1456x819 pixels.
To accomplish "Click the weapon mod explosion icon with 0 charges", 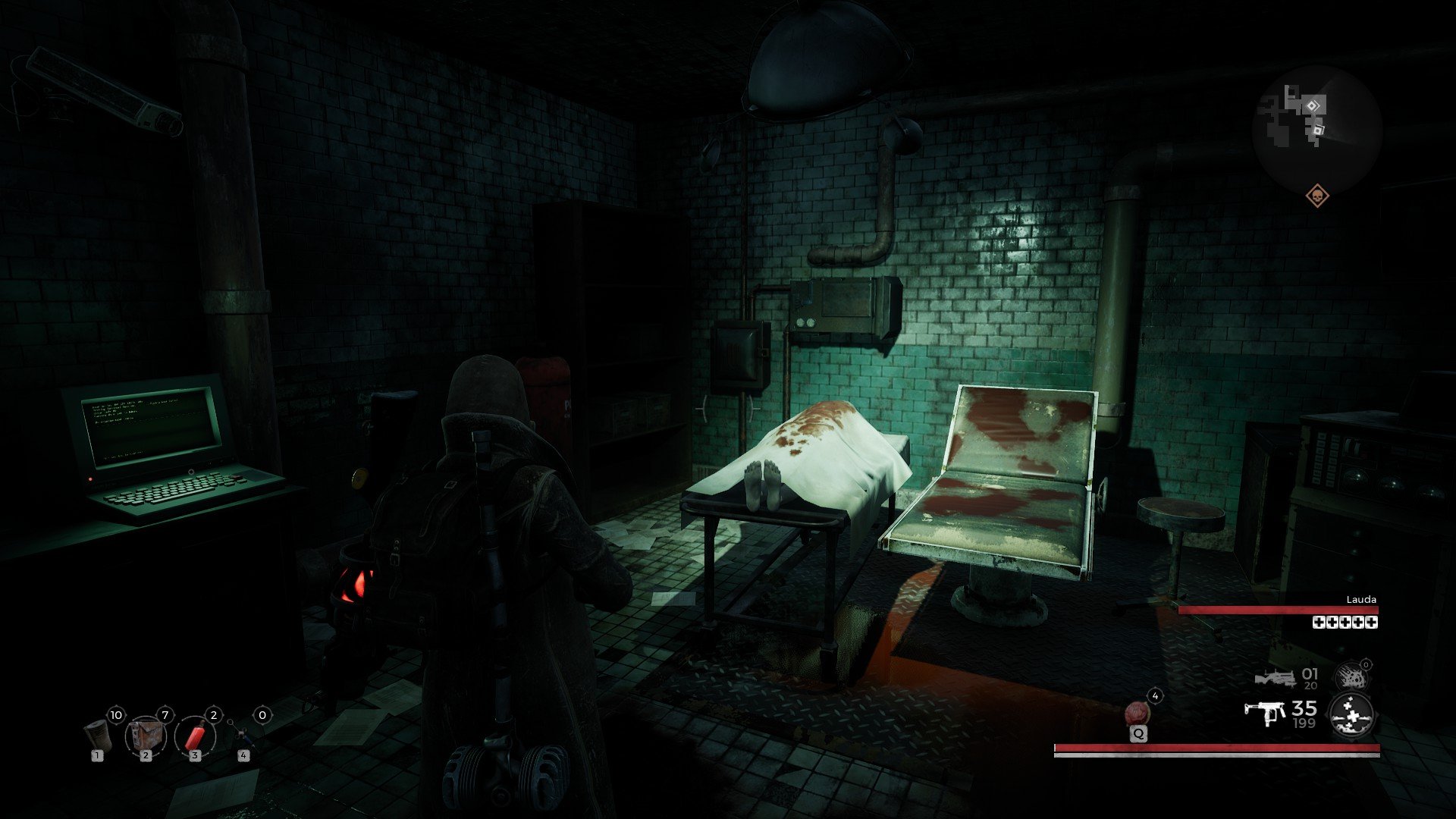I will tap(1351, 675).
